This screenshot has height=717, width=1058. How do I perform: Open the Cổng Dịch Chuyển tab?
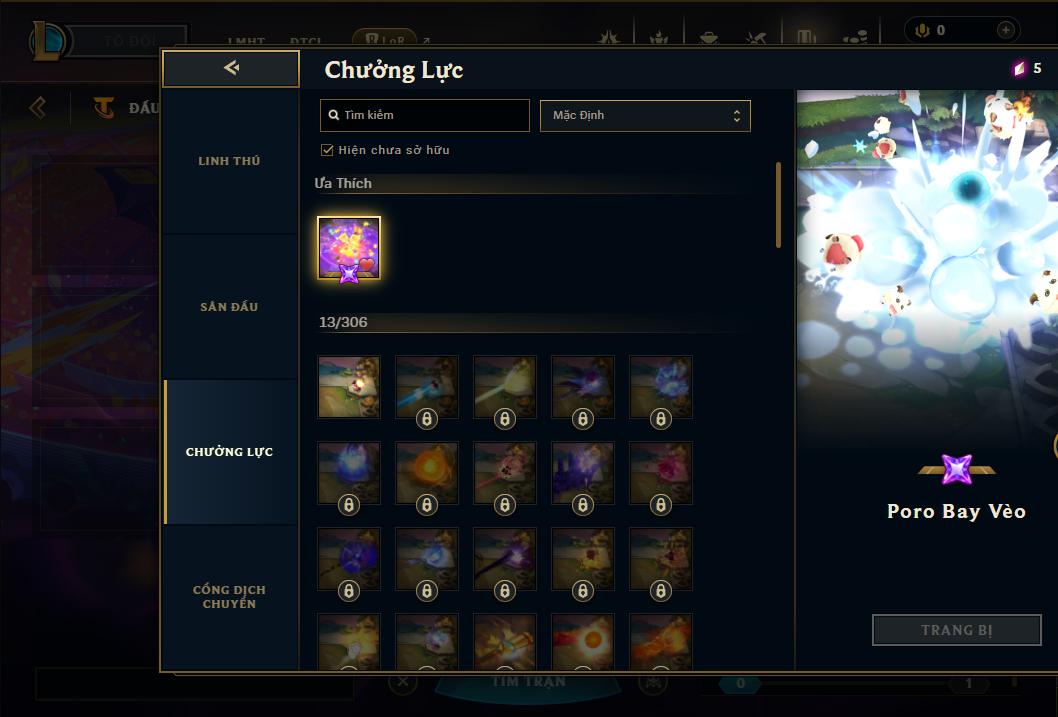pos(229,597)
